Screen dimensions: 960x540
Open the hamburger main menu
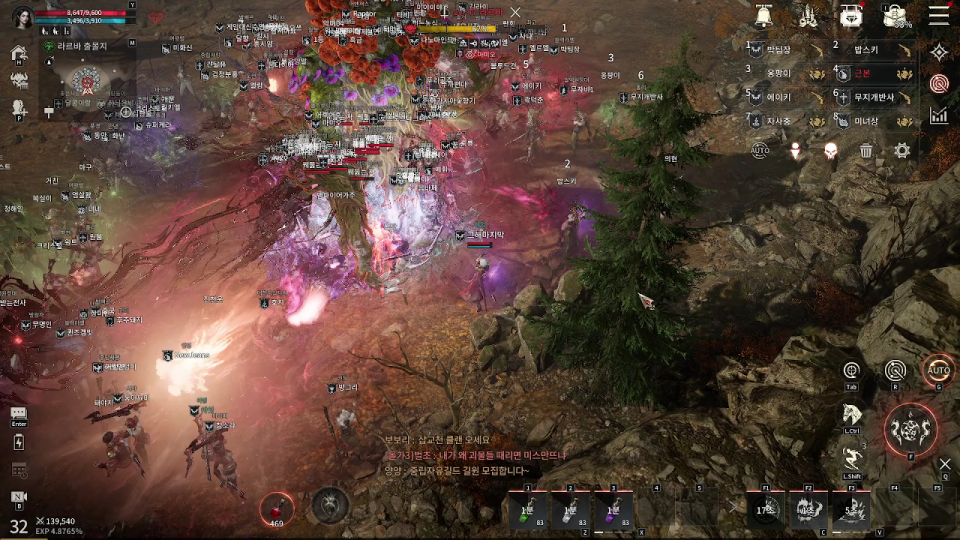tap(939, 16)
